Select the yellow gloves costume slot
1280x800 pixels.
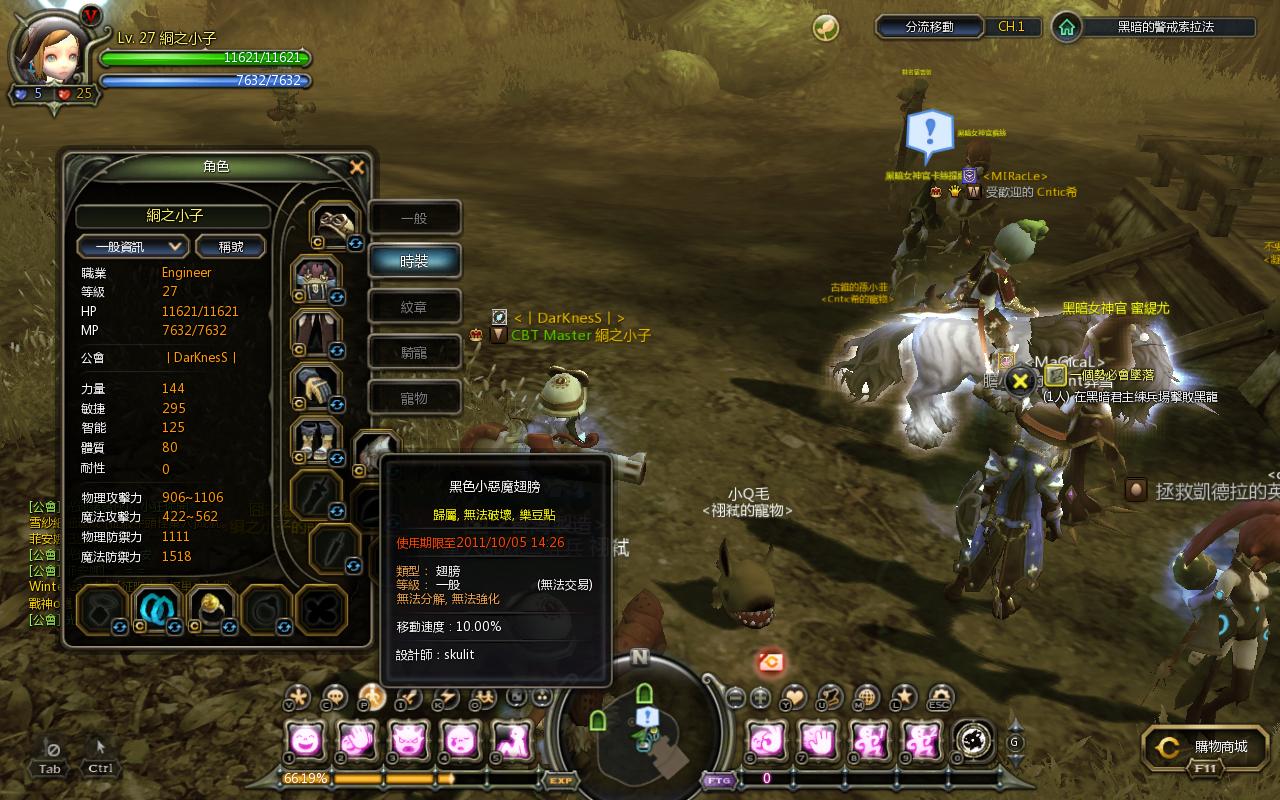316,386
